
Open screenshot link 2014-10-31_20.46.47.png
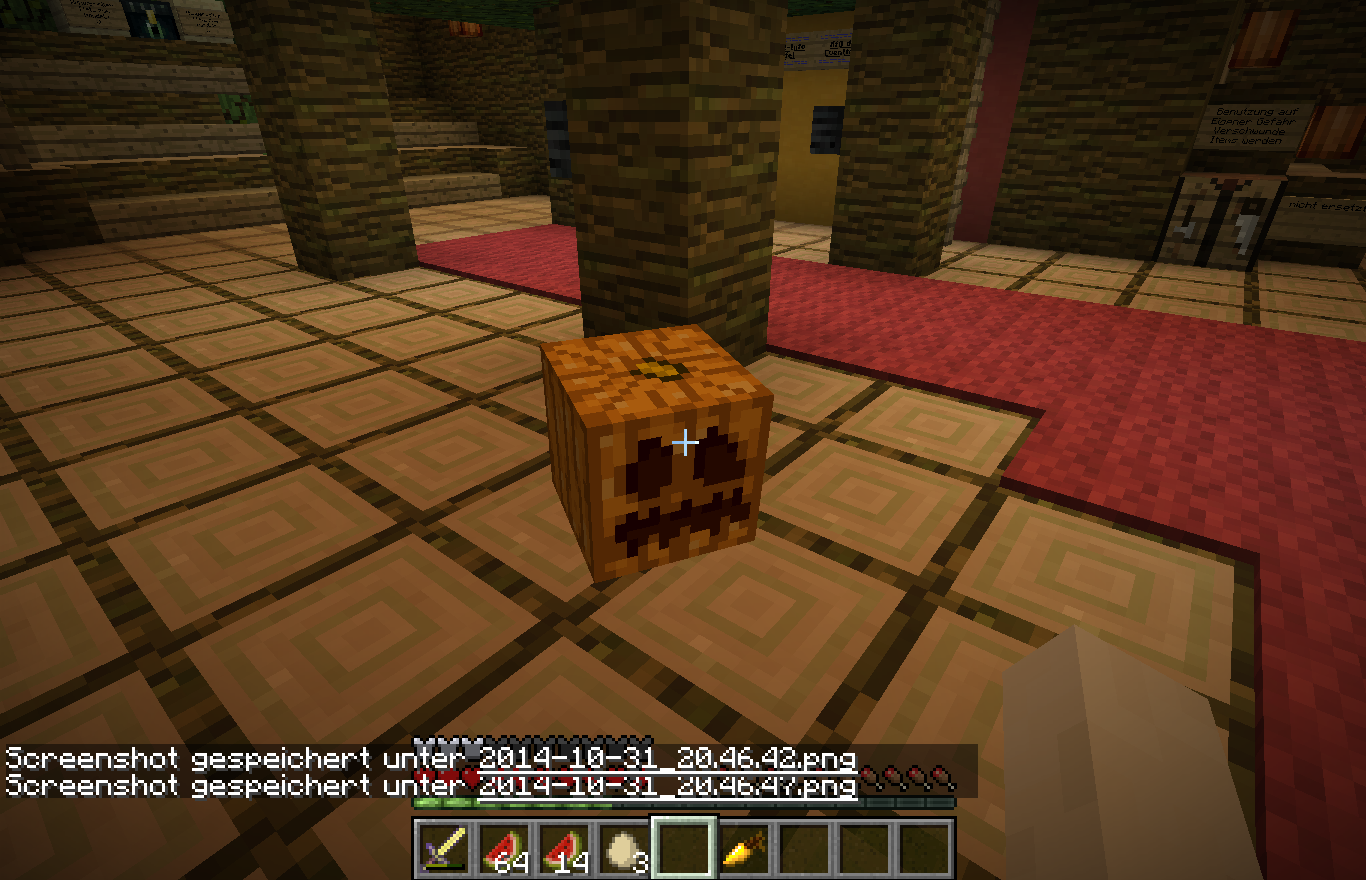pos(667,786)
